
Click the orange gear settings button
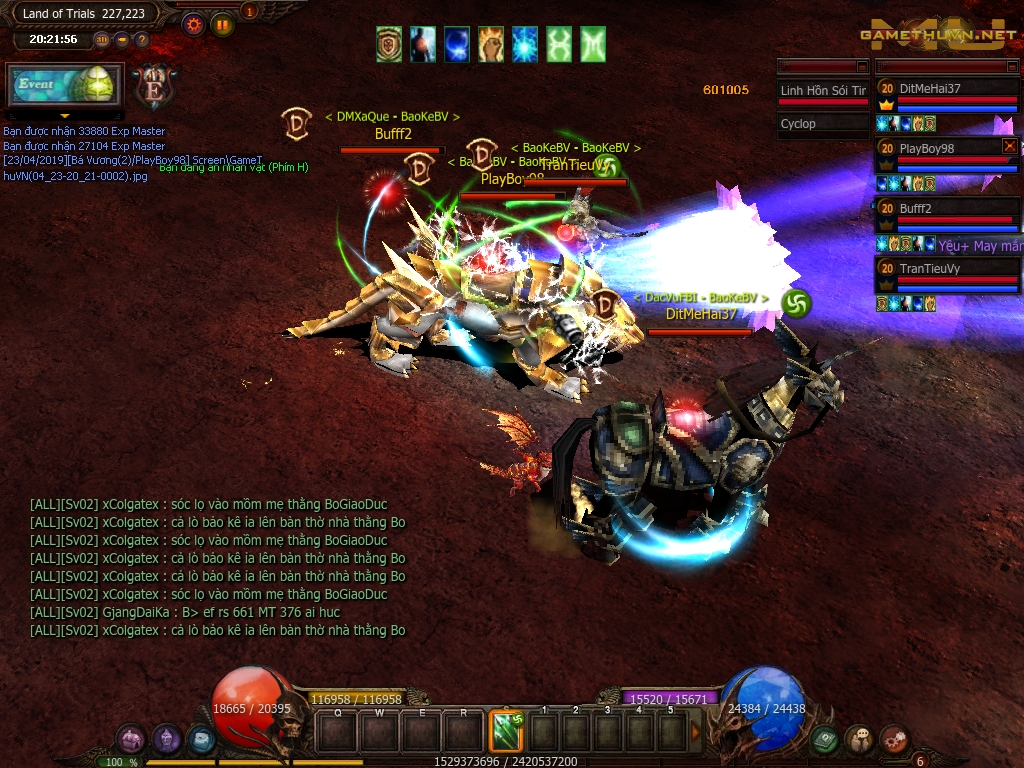point(194,25)
